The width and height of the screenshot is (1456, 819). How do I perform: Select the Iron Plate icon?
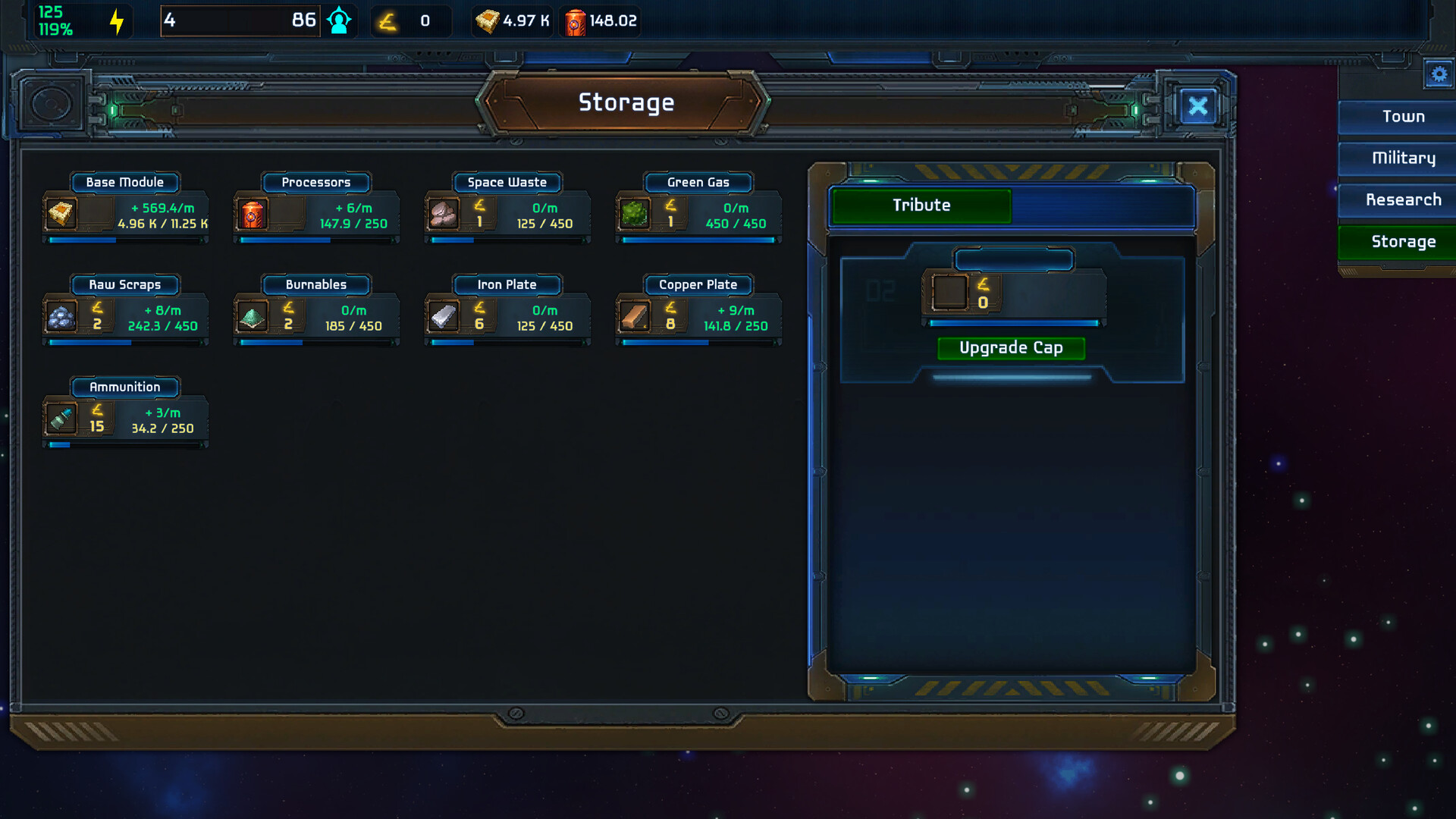pyautogui.click(x=444, y=317)
